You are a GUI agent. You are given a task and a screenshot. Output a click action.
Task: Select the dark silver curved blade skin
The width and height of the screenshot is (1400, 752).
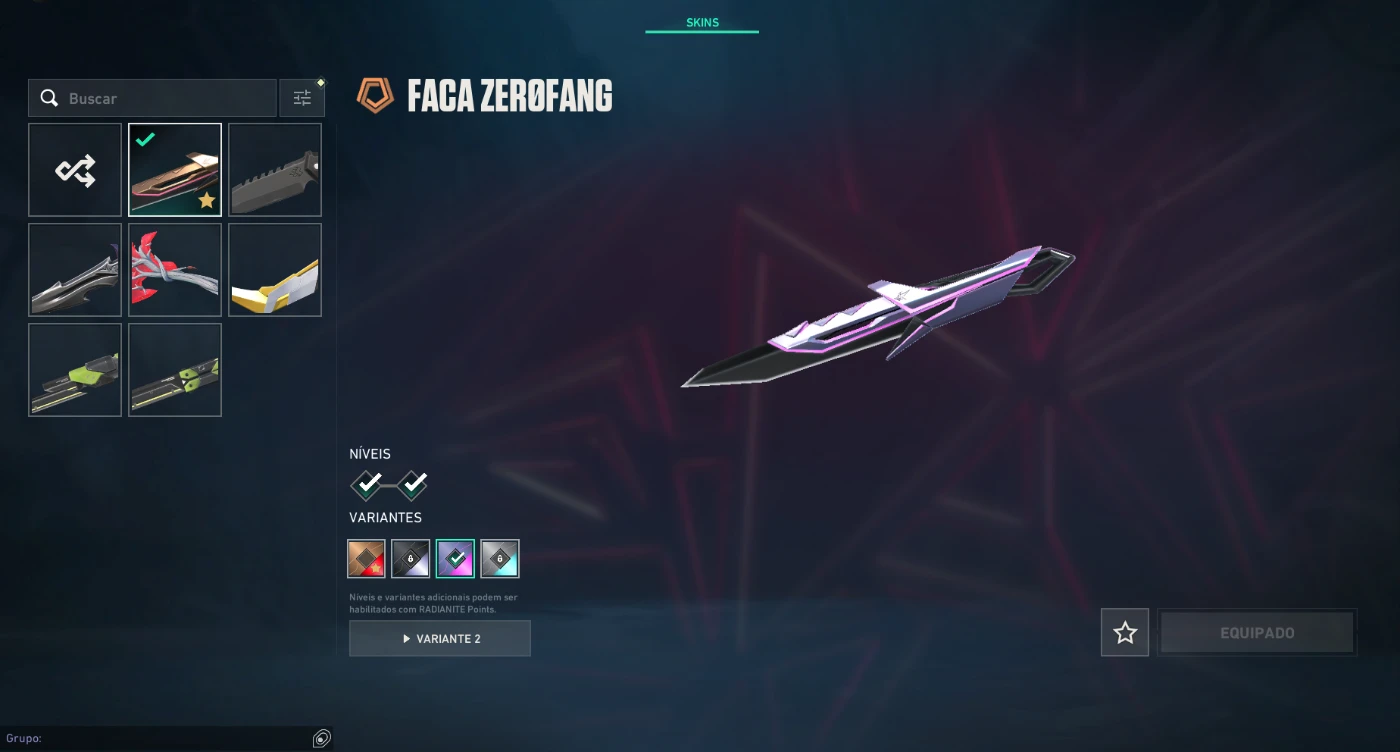75,270
